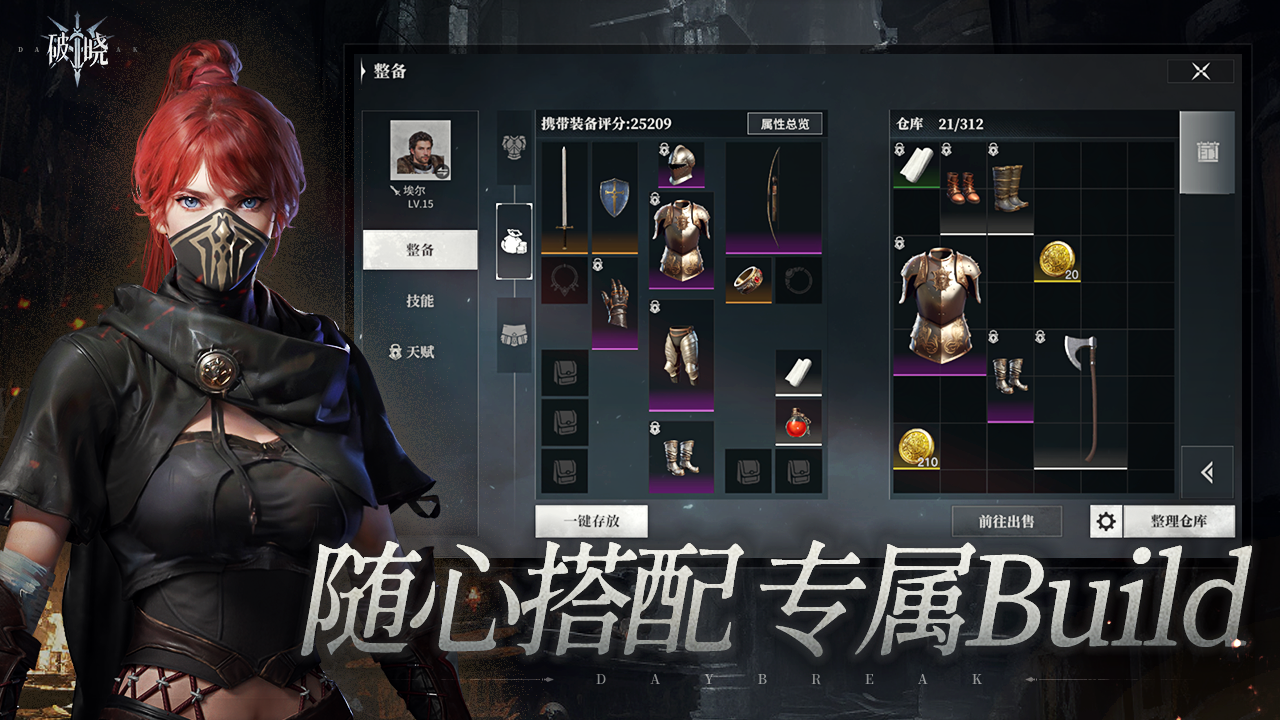This screenshot has height=720, width=1280.
Task: Toggle the lock on the warehouse scroll item
Action: (898, 150)
